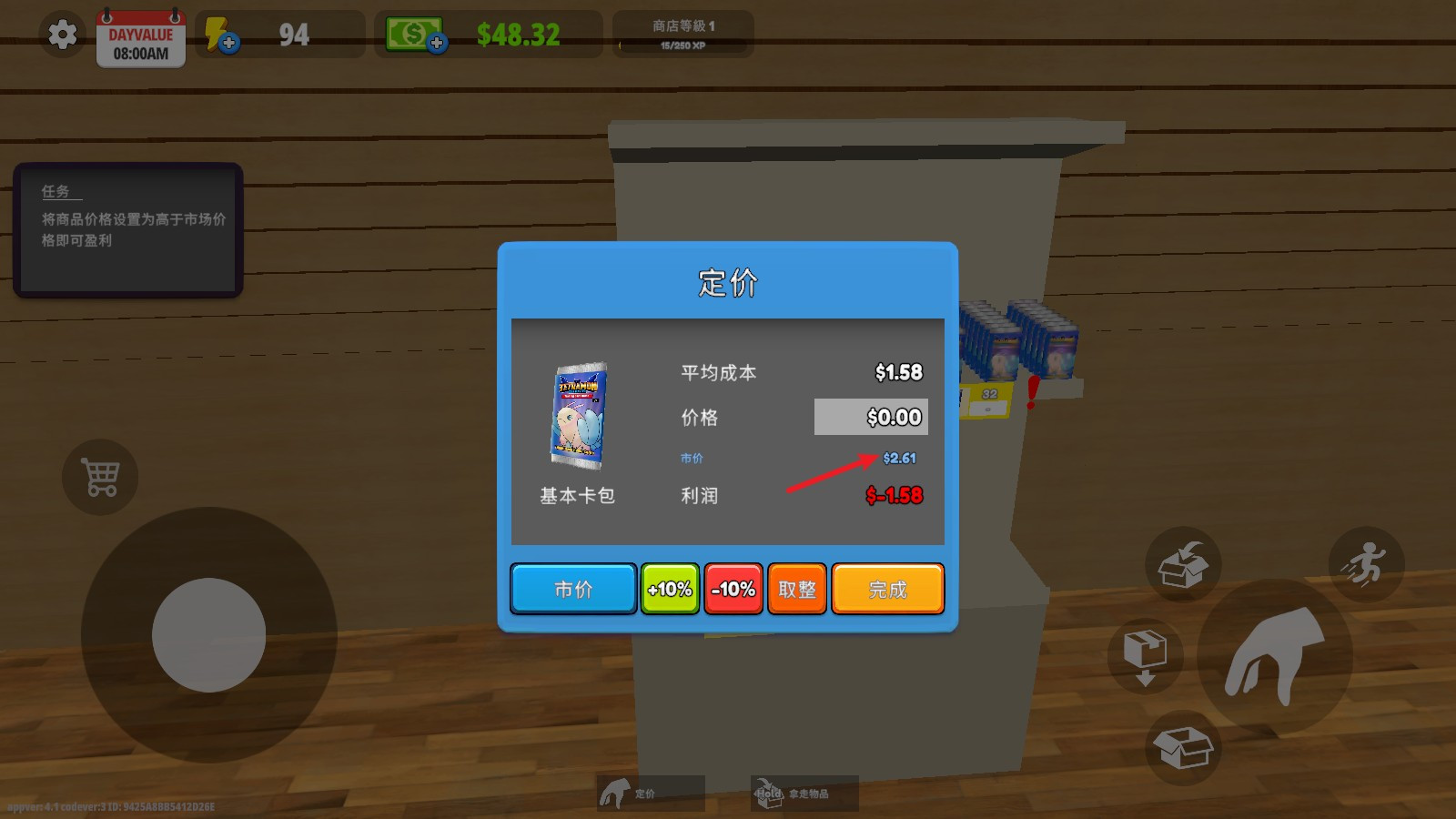The height and width of the screenshot is (819, 1456).
Task: Click the DAYVALUE calendar display
Action: point(140,39)
